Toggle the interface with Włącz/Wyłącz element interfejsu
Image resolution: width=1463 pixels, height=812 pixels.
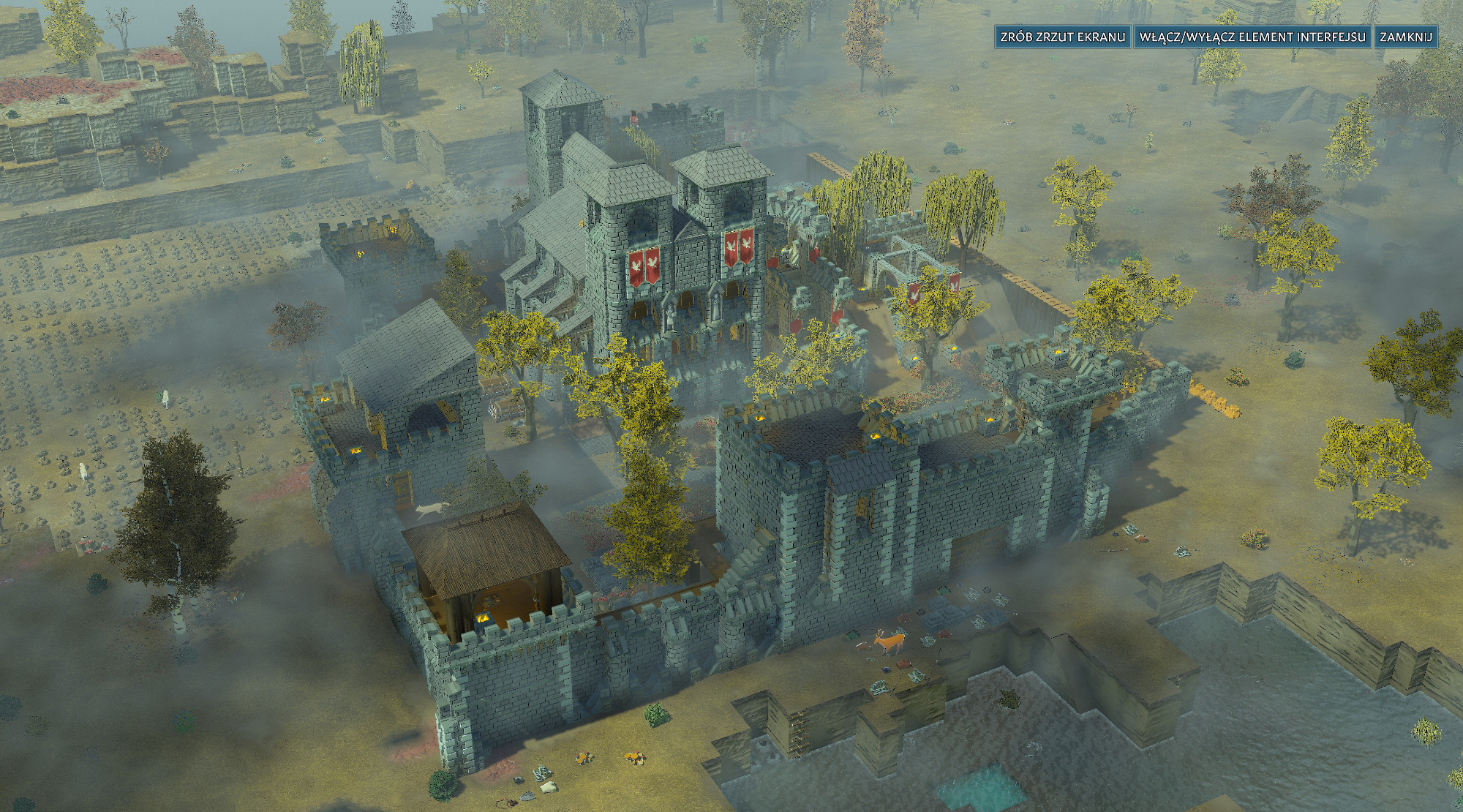(x=1252, y=37)
